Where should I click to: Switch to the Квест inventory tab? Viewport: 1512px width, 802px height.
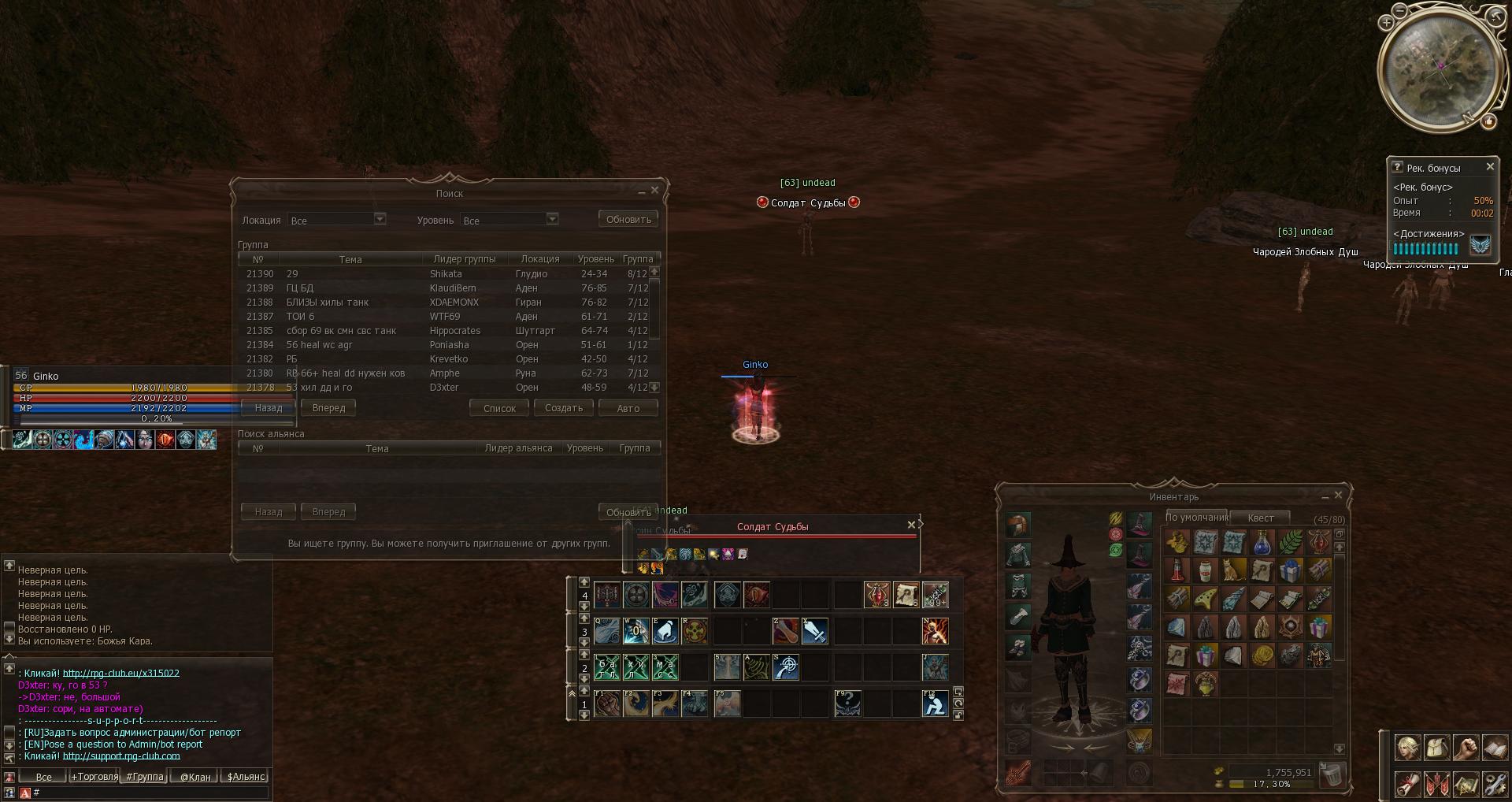[x=1260, y=518]
